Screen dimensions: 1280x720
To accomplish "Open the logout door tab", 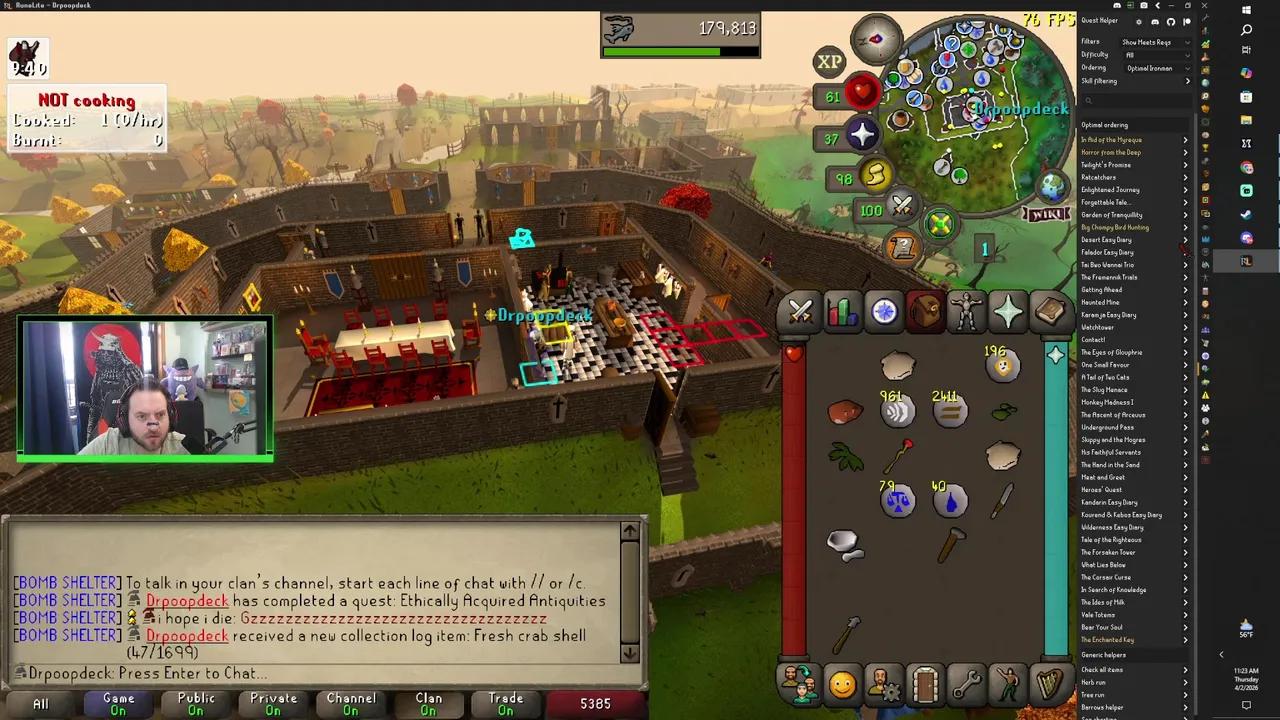I will coord(924,685).
